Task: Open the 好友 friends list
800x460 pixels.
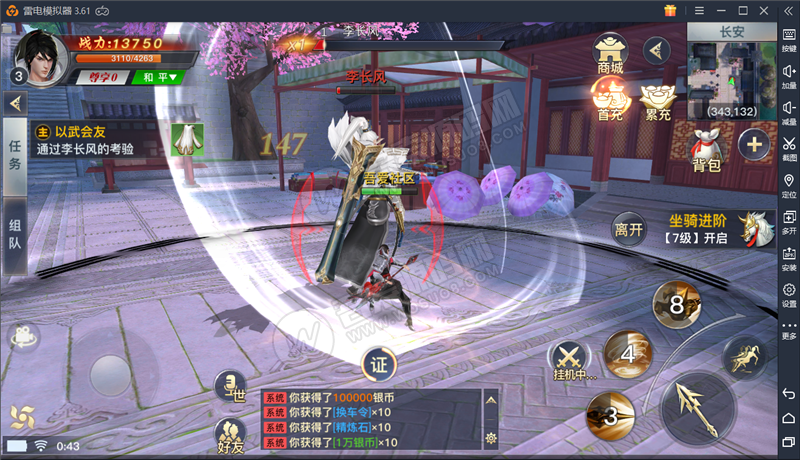Action: tap(230, 436)
